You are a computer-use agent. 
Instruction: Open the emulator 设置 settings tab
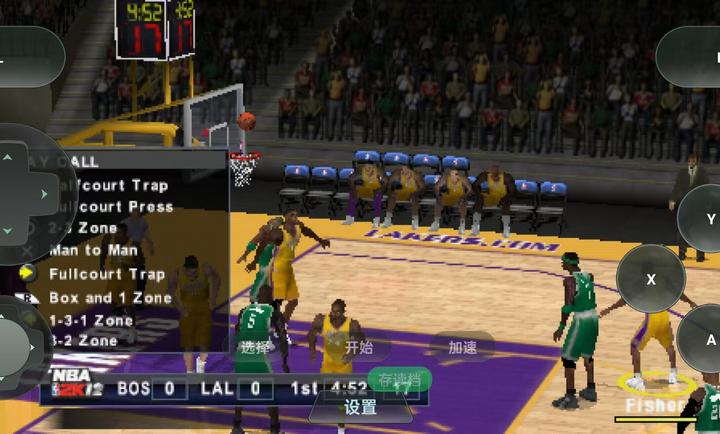coord(360,408)
